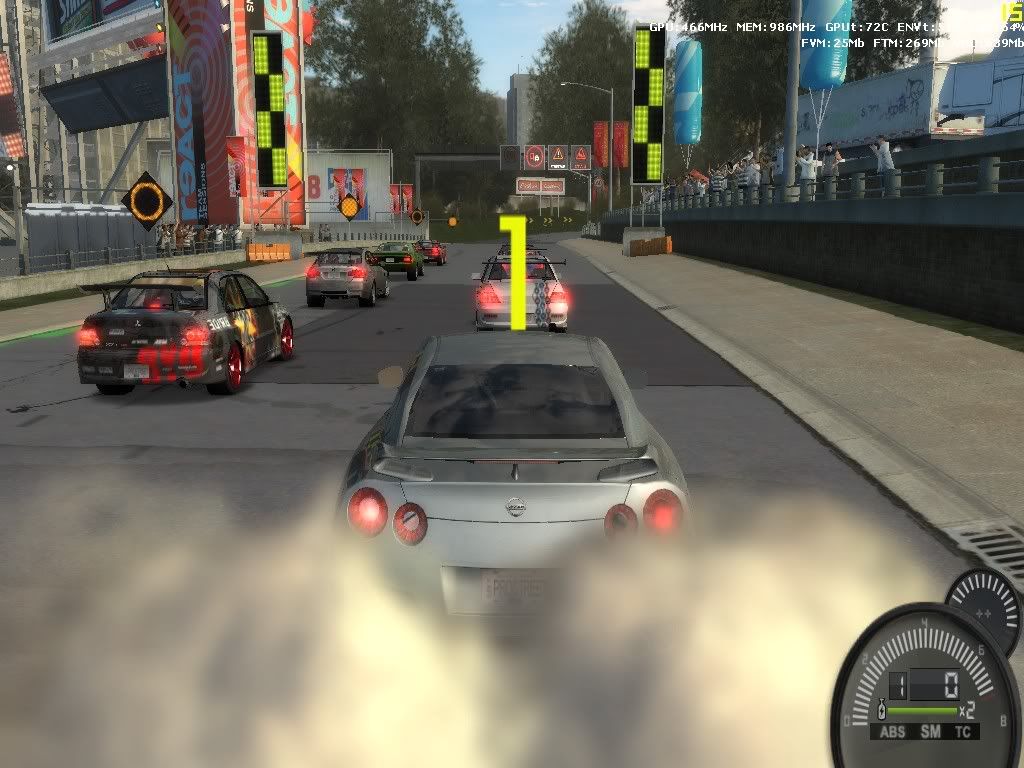1024x768 pixels.
Task: Toggle the TC traction control indicator
Action: (x=962, y=732)
